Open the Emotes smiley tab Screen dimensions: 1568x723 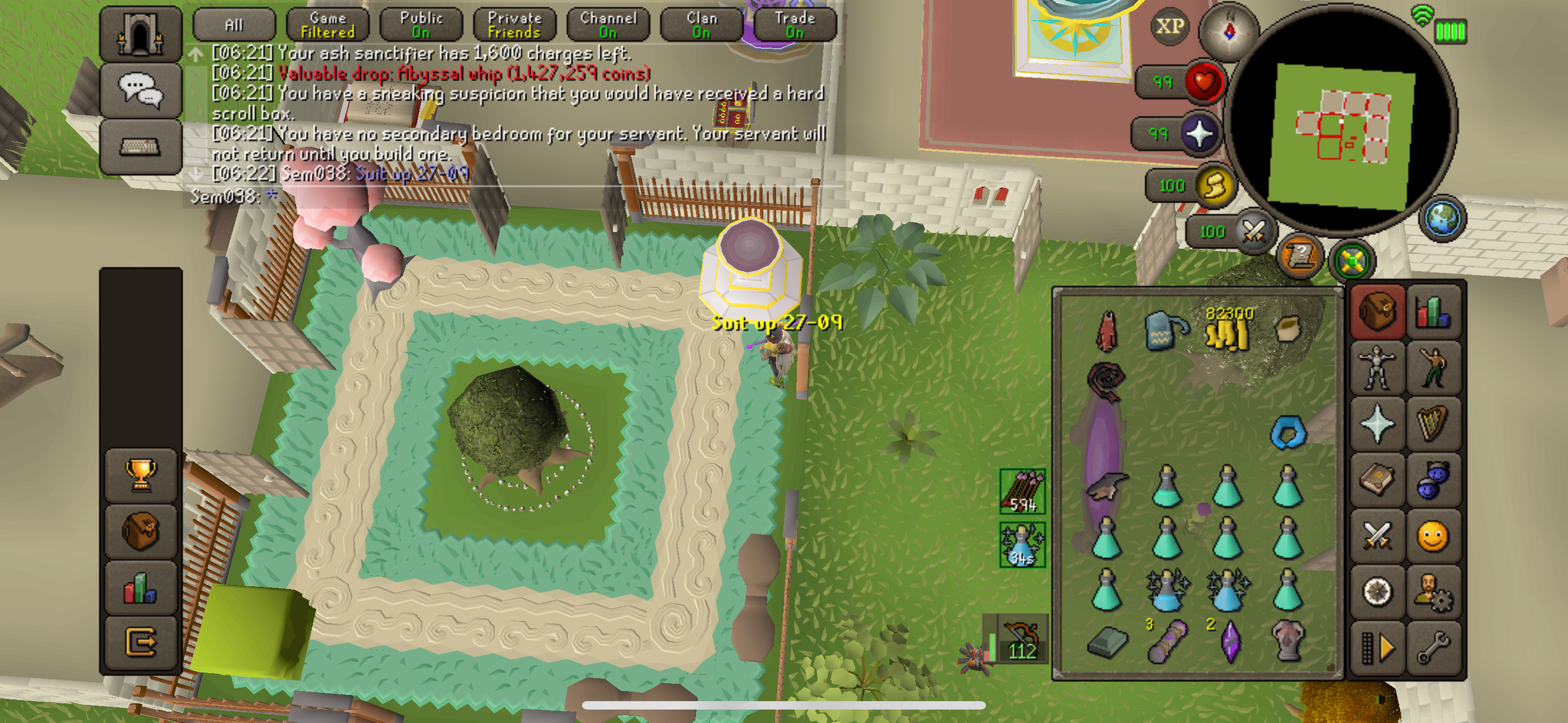1432,536
